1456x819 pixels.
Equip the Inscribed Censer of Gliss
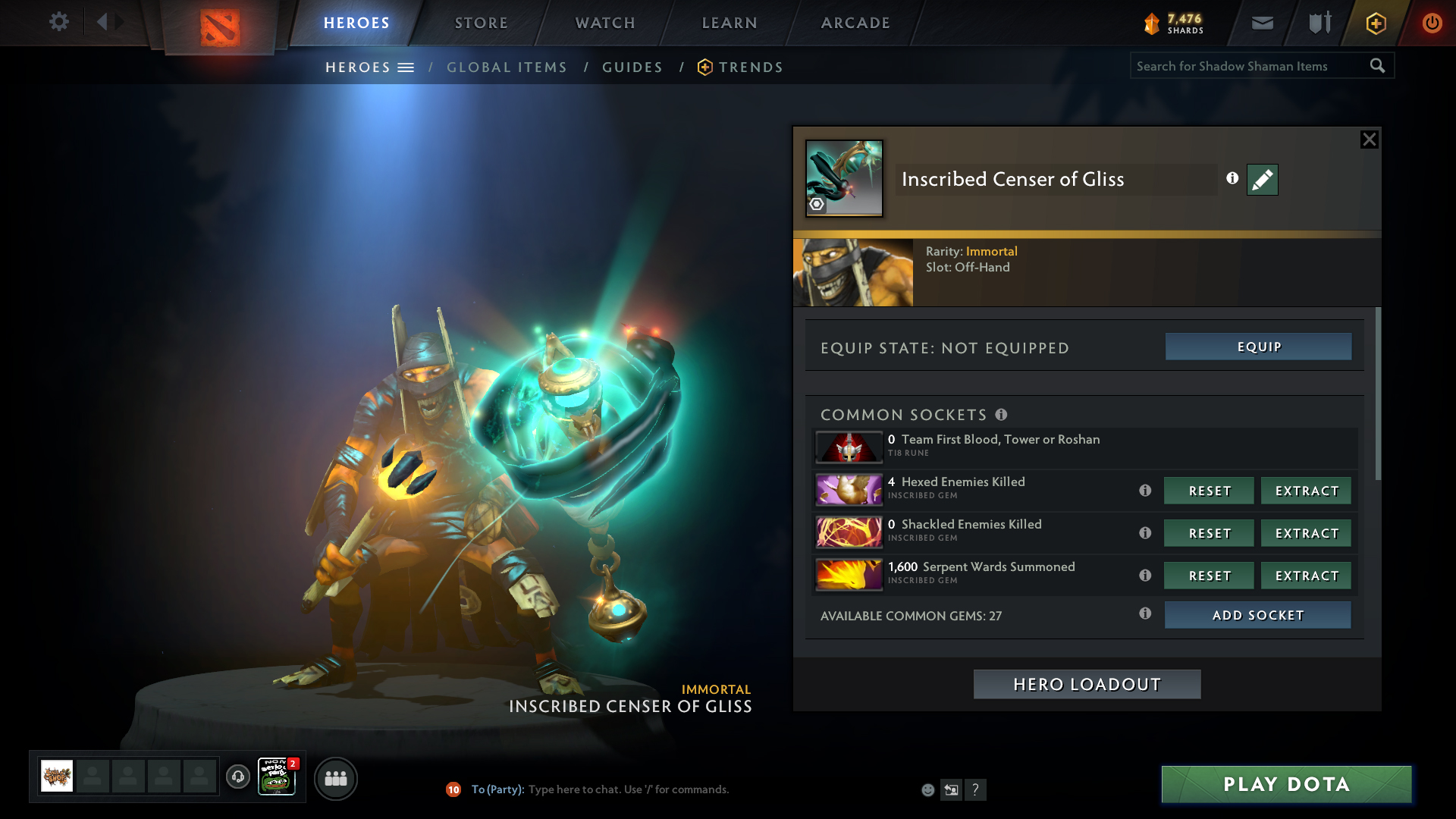tap(1258, 347)
